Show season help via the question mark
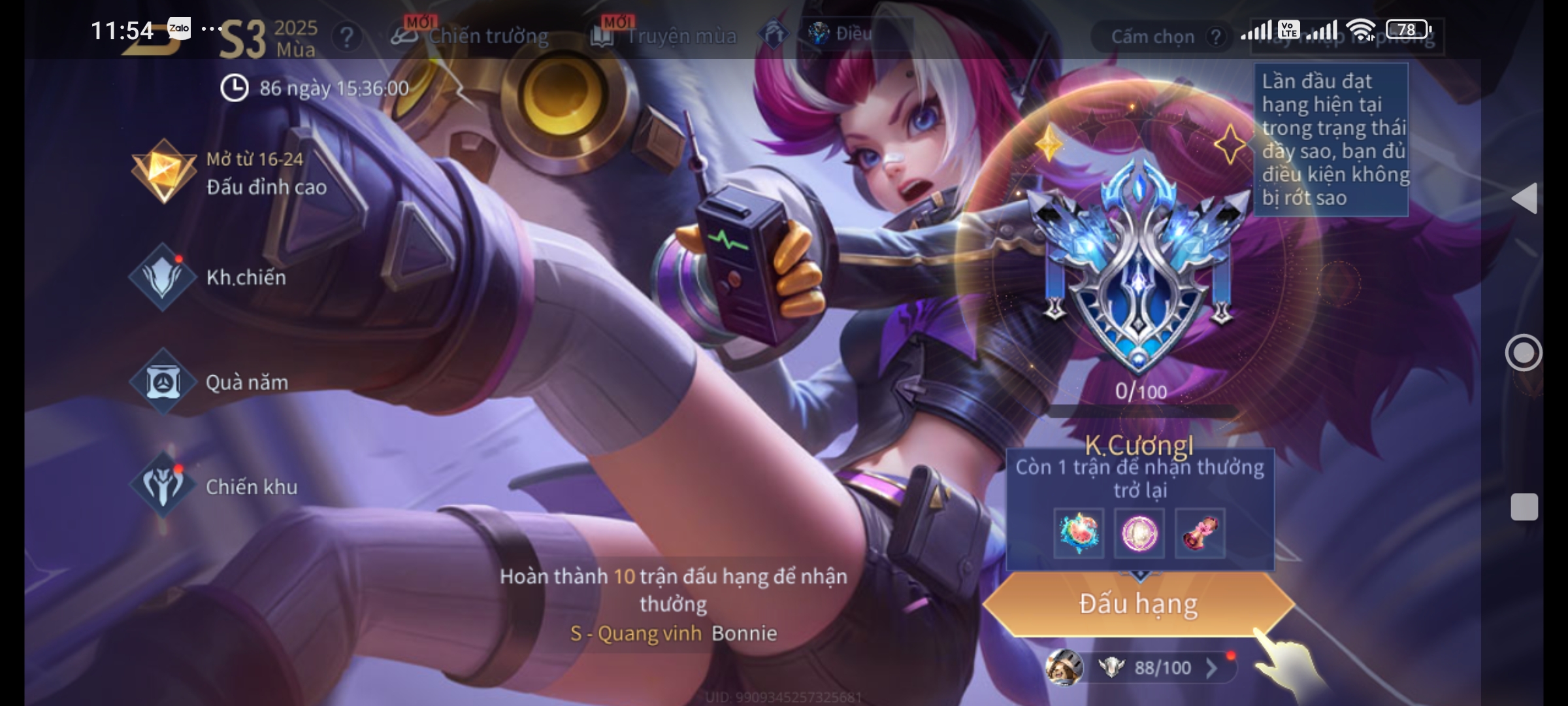The width and height of the screenshot is (1568, 706). [x=346, y=37]
